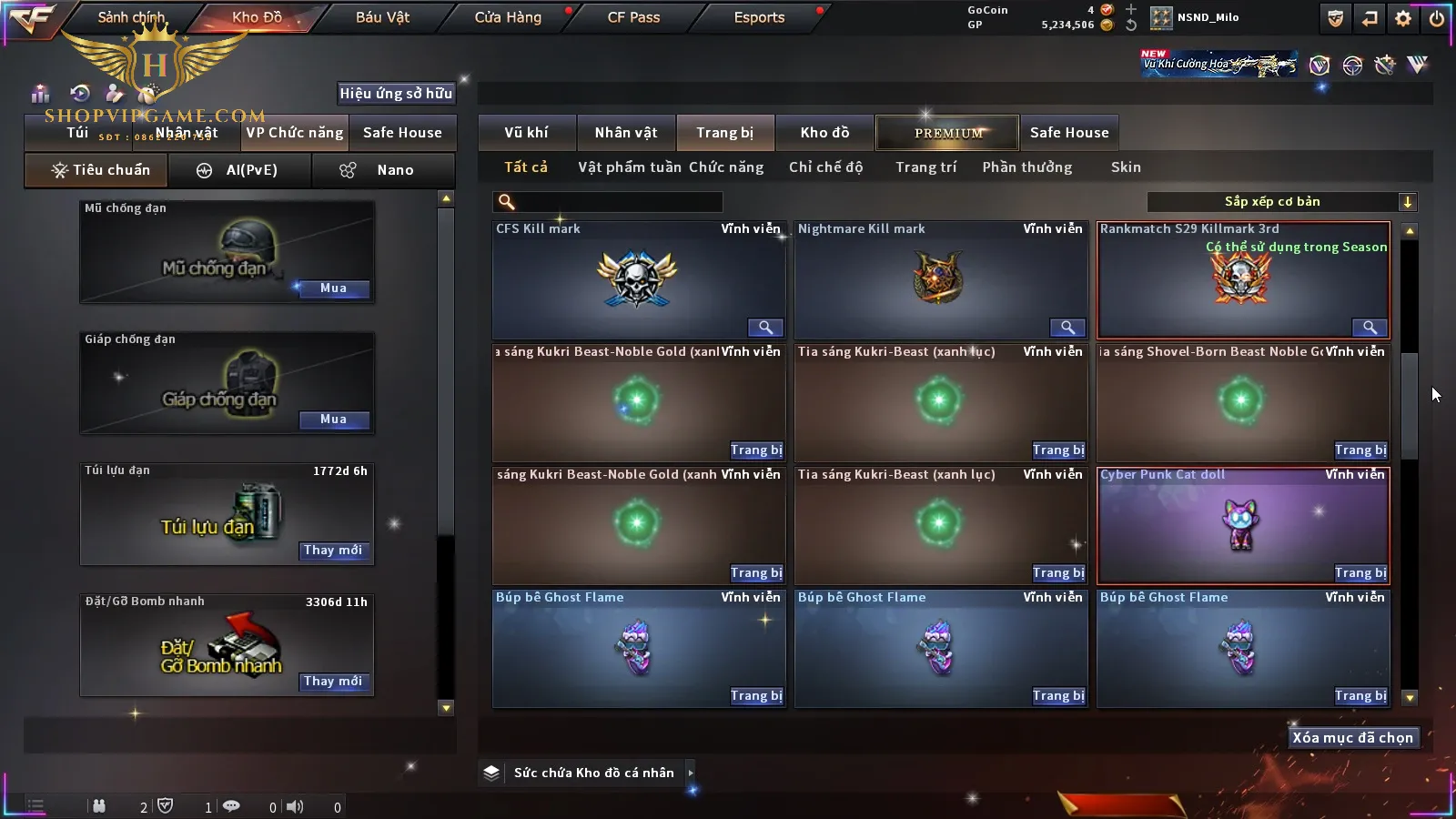Renew the Túi lựu đạn item
1456x819 pixels.
(x=333, y=551)
